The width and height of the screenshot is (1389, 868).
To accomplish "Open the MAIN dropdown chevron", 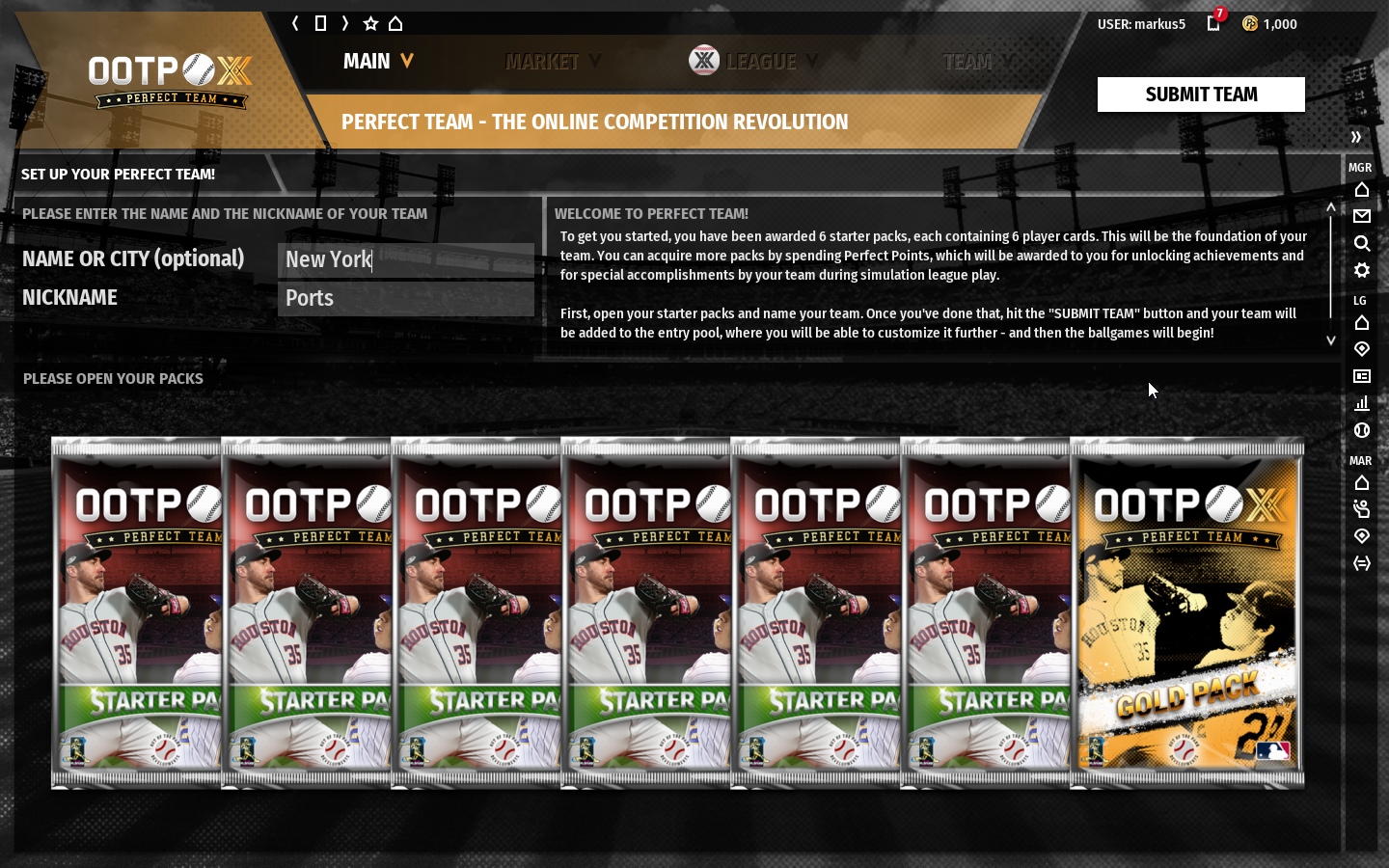I will (x=406, y=61).
